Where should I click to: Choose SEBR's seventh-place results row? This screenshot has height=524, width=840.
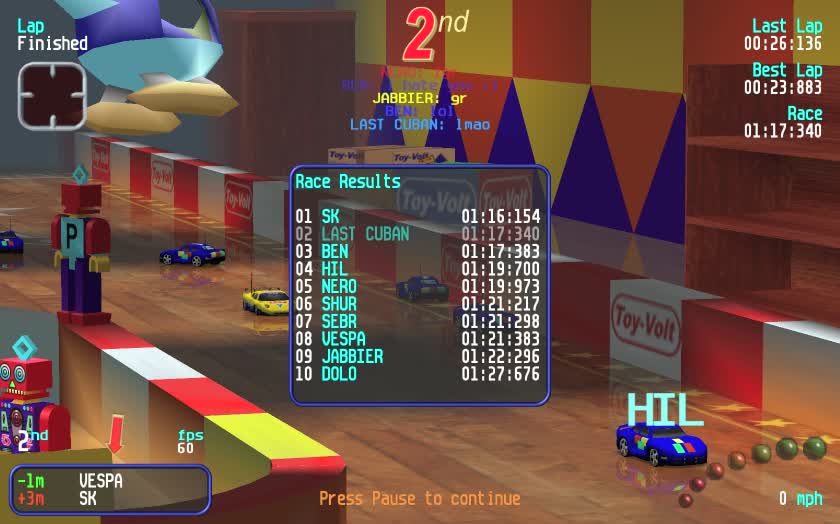point(418,322)
